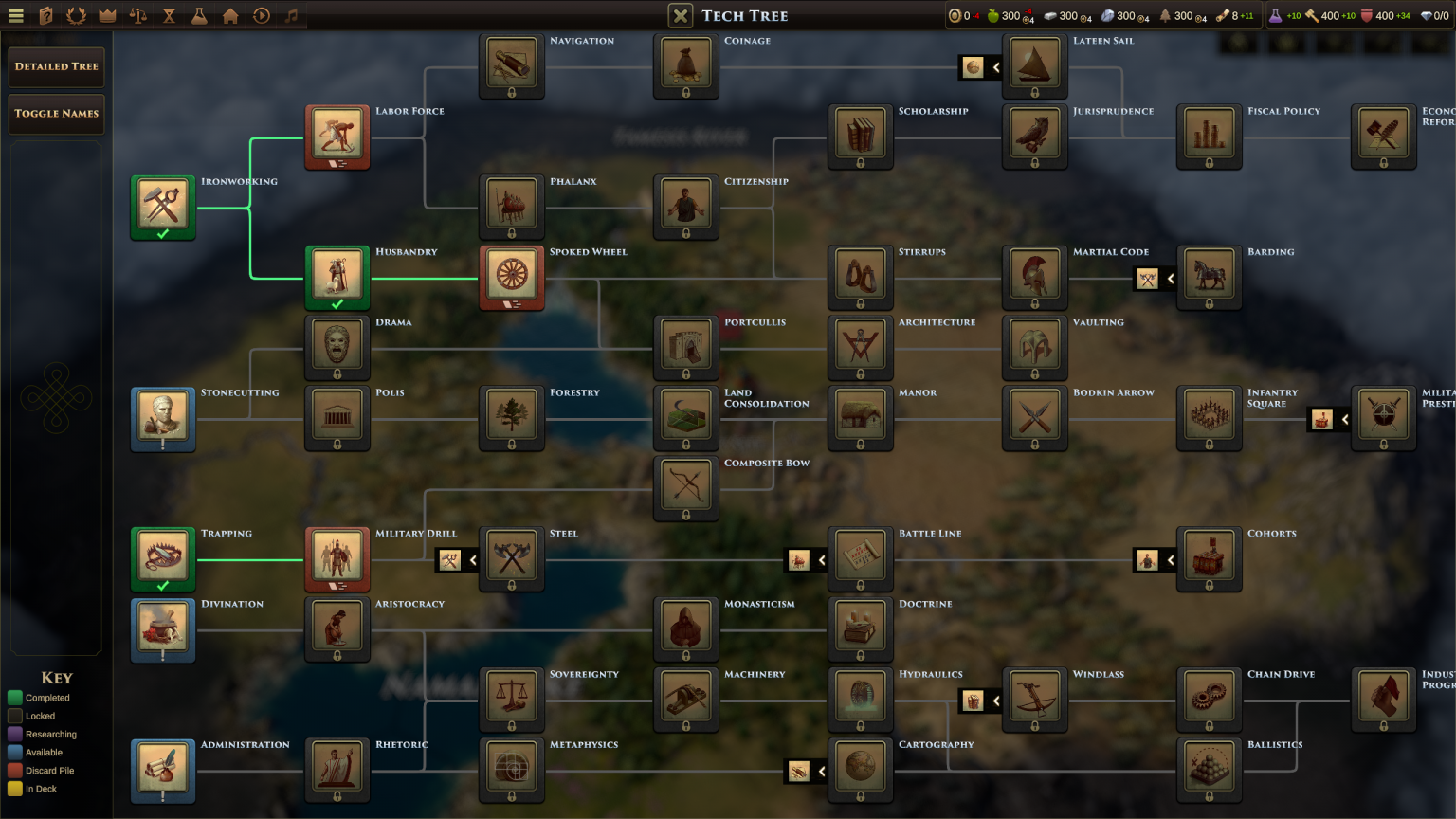Click the house icon in the top toolbar
The width and height of the screenshot is (1456, 819).
pos(230,16)
